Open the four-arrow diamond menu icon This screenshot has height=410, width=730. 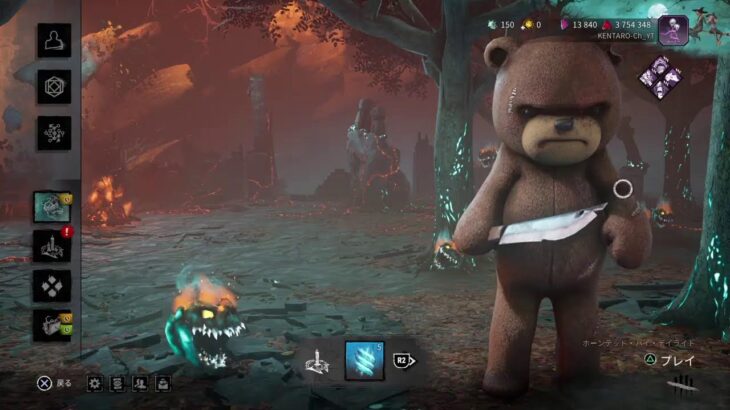click(52, 286)
